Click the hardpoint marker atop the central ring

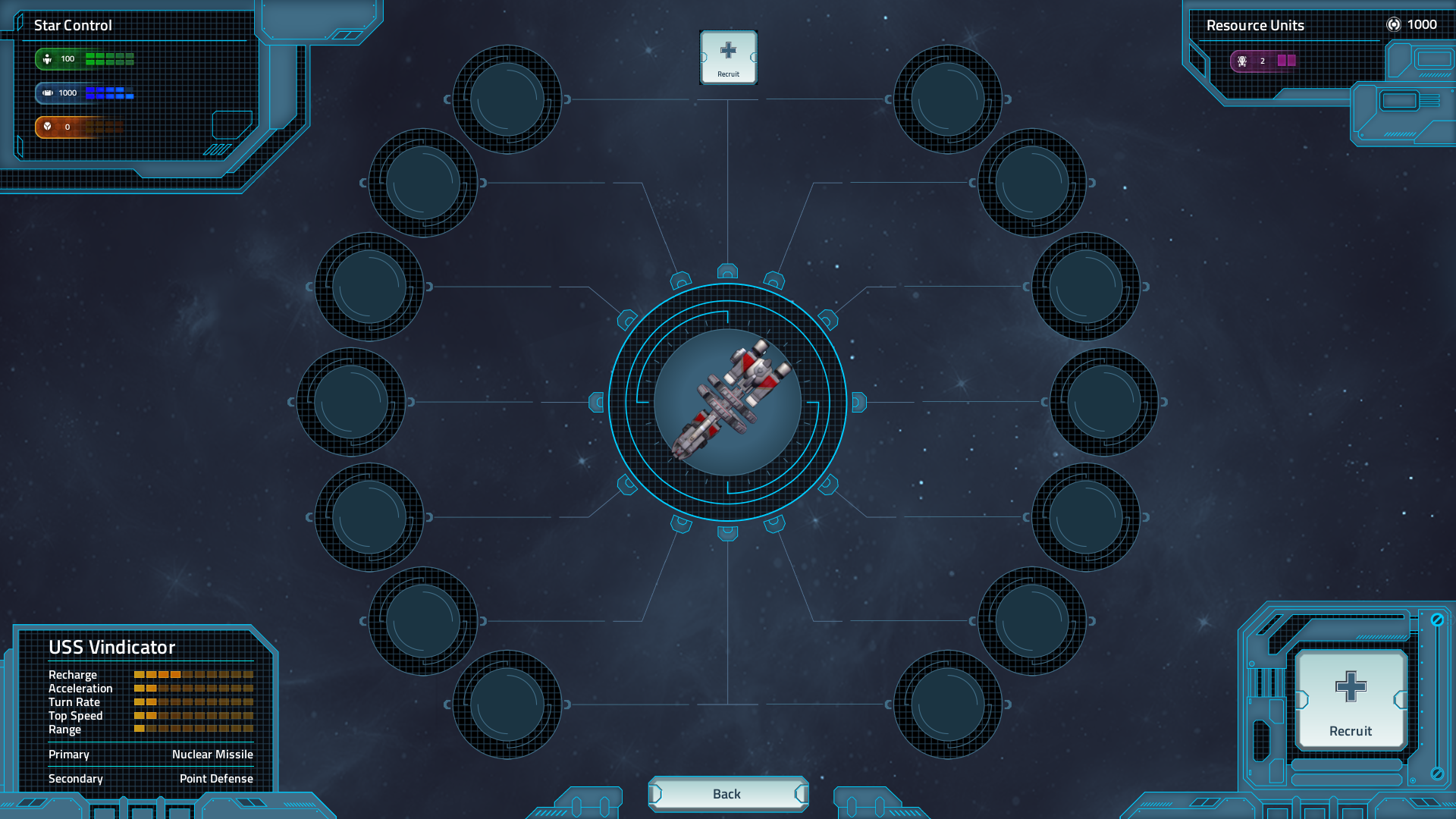tap(728, 270)
